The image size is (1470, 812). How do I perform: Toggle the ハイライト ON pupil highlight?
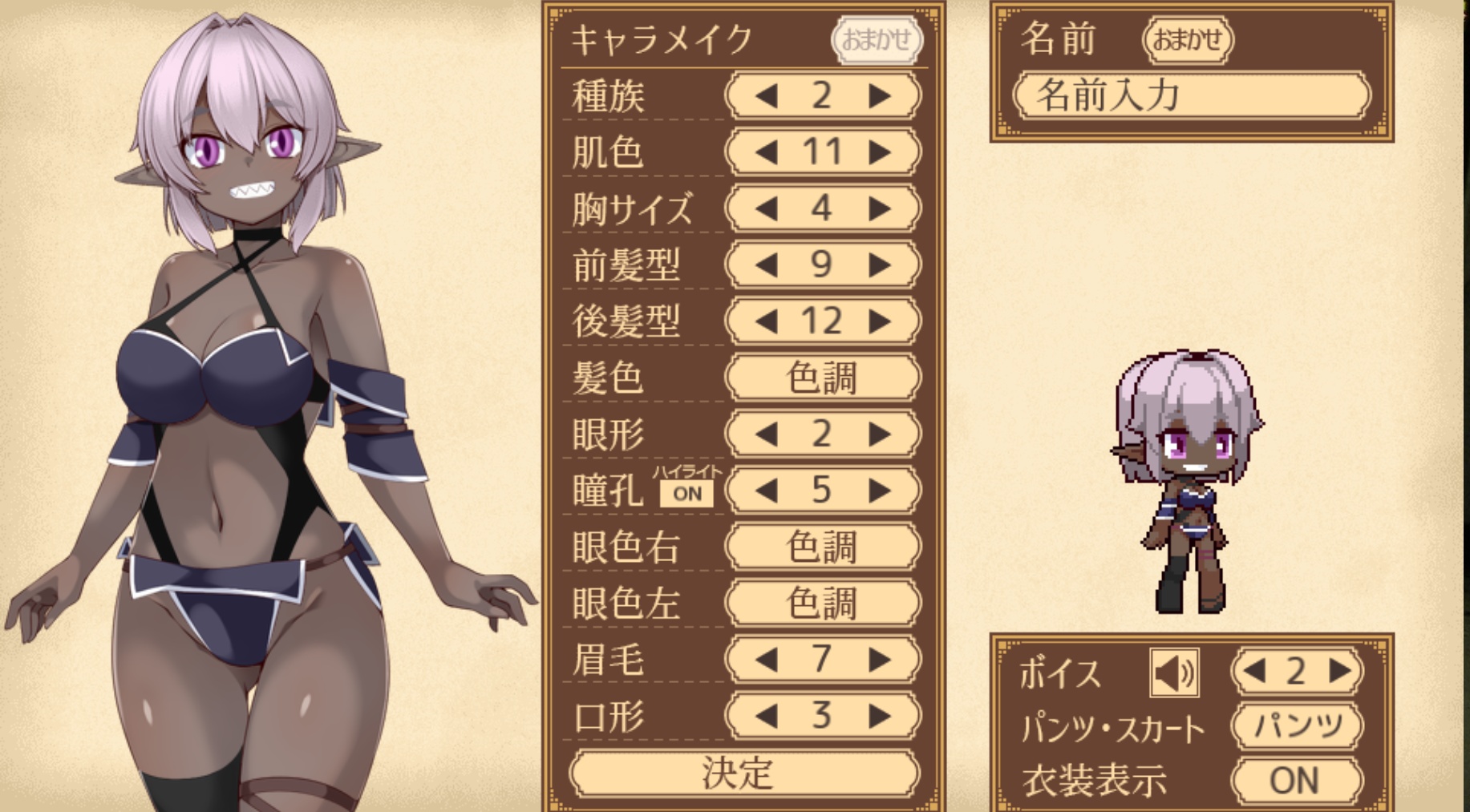[x=687, y=494]
